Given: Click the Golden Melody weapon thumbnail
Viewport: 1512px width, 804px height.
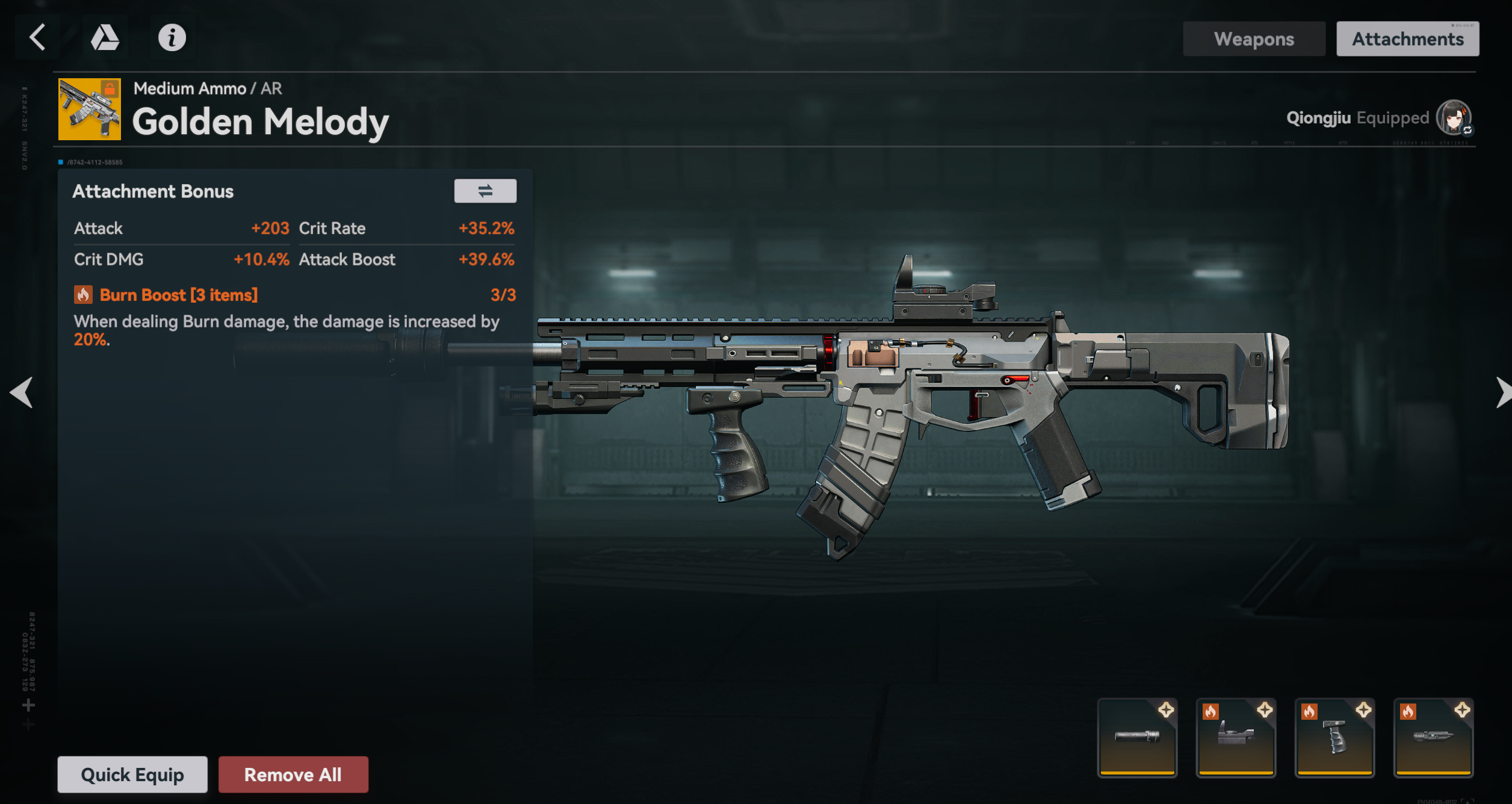Looking at the screenshot, I should click(x=90, y=109).
